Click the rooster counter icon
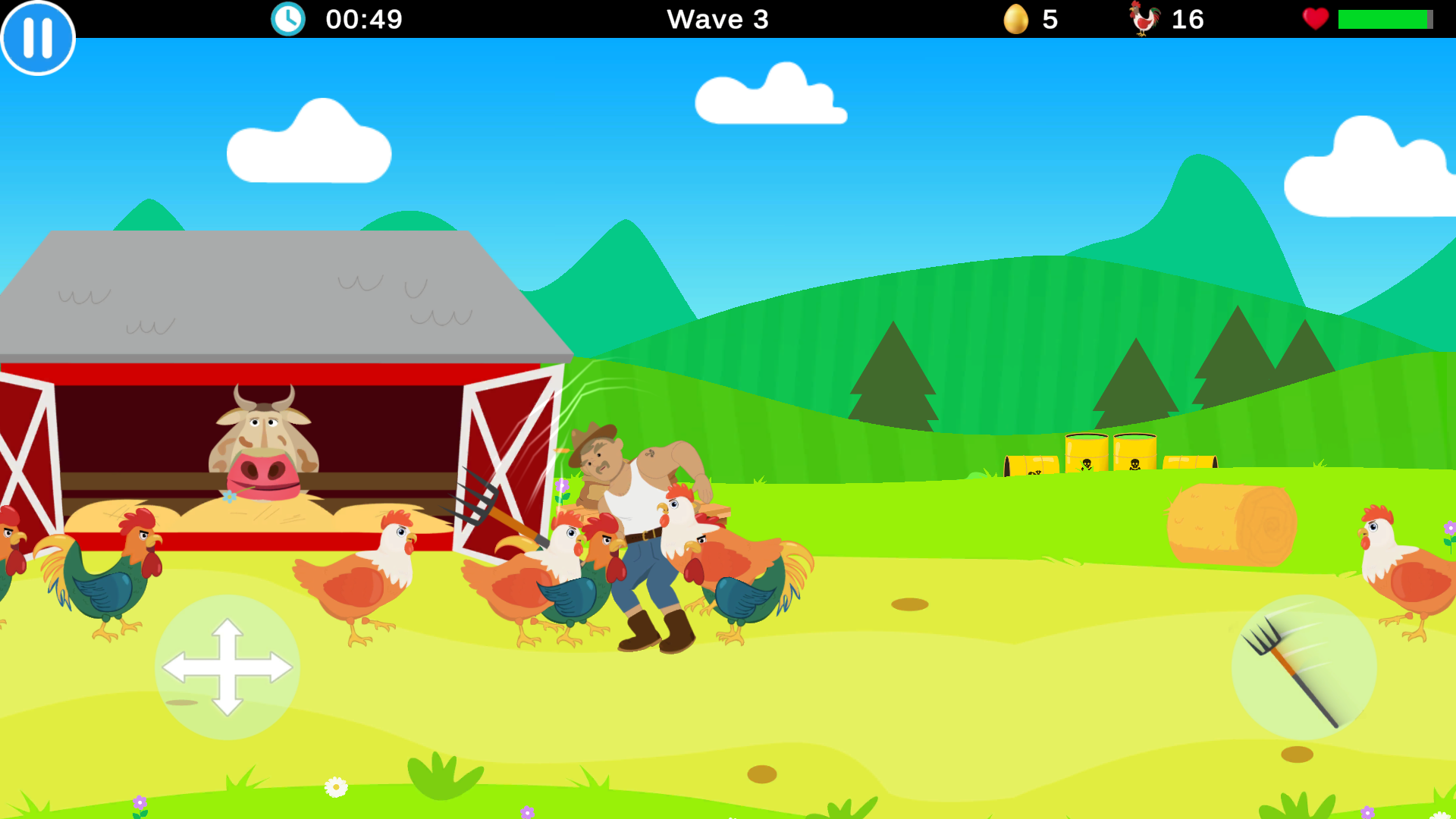Image resolution: width=1456 pixels, height=819 pixels. [1145, 19]
